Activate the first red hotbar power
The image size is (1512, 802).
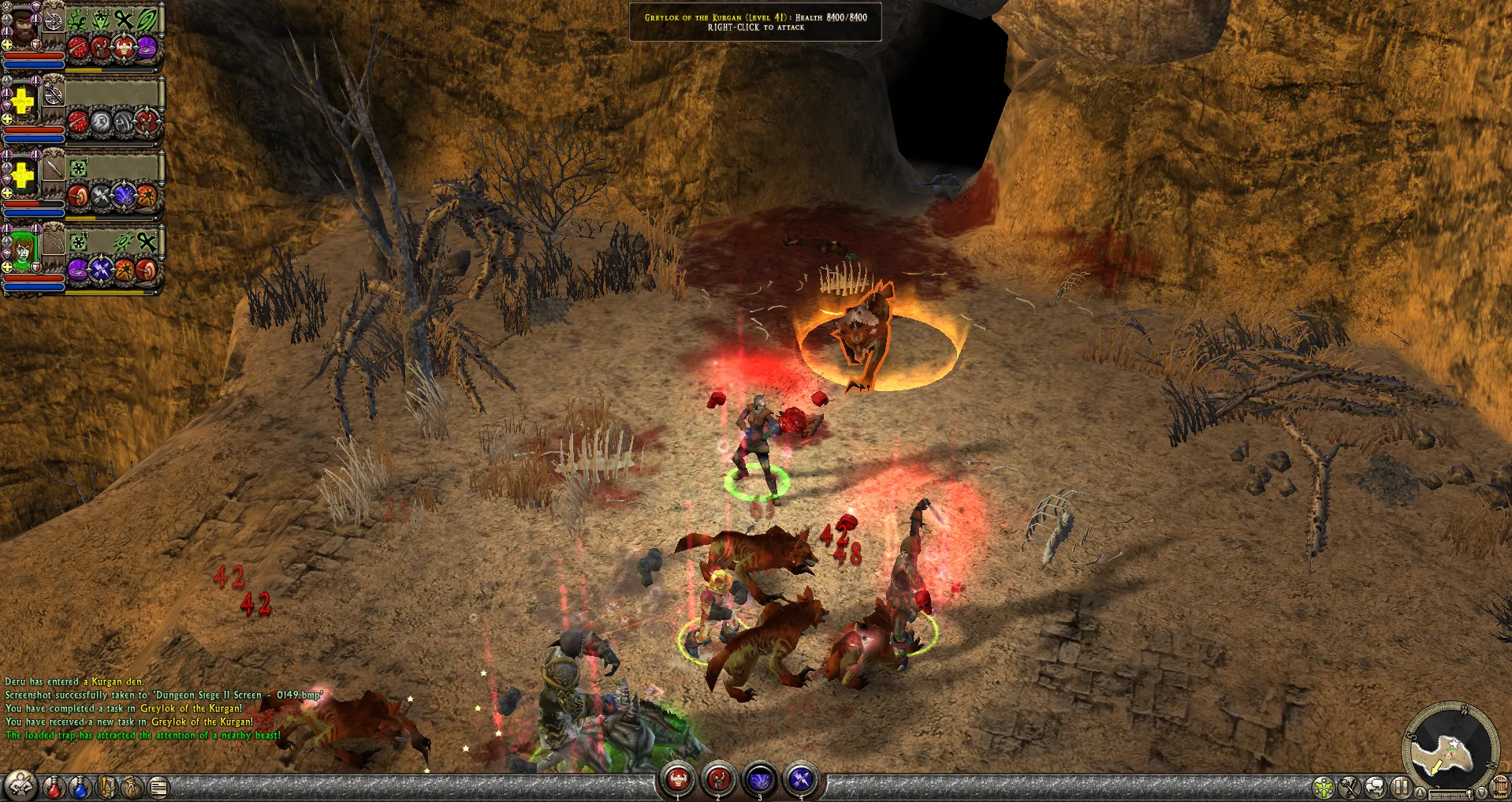[x=678, y=780]
